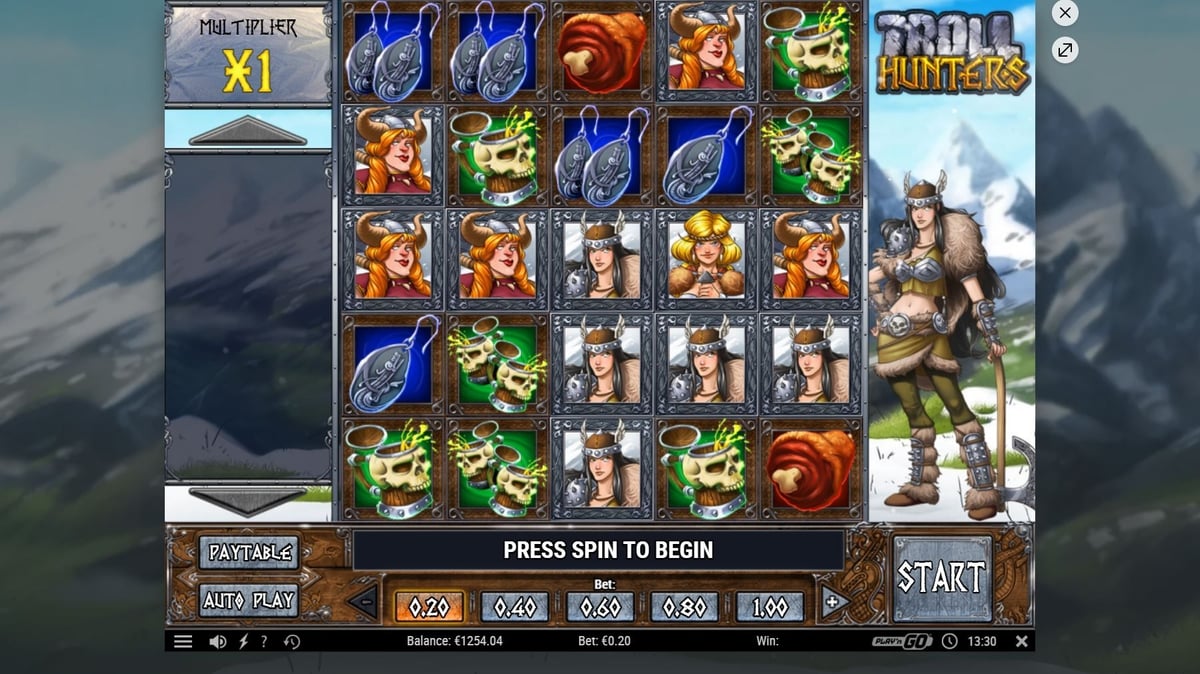Open the game history clock icon
1200x674 pixels.
(x=292, y=642)
